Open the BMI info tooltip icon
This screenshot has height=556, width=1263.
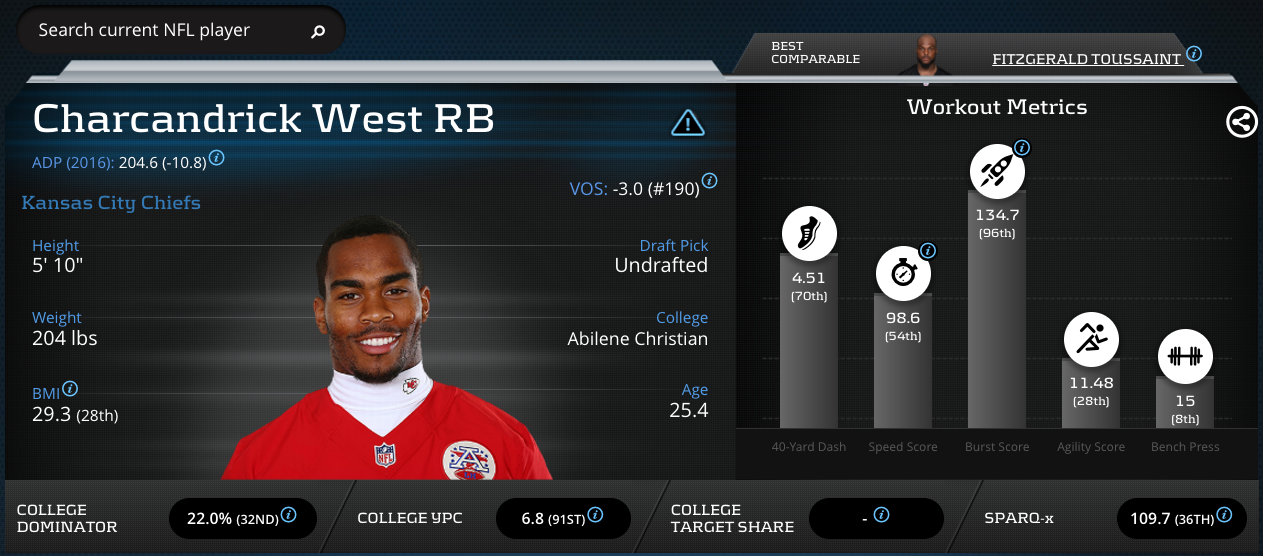[x=70, y=389]
